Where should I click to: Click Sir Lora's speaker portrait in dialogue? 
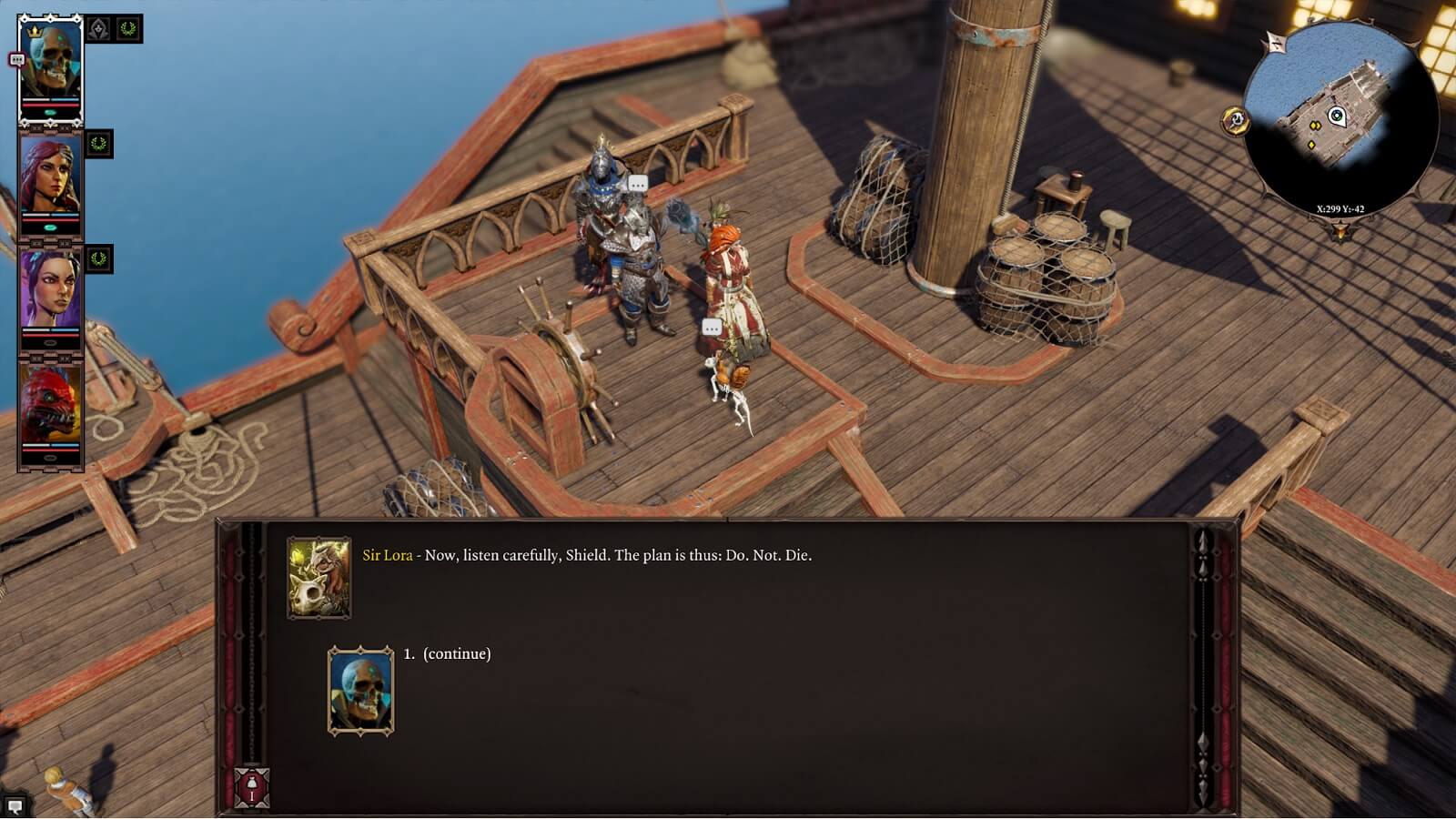[x=318, y=579]
